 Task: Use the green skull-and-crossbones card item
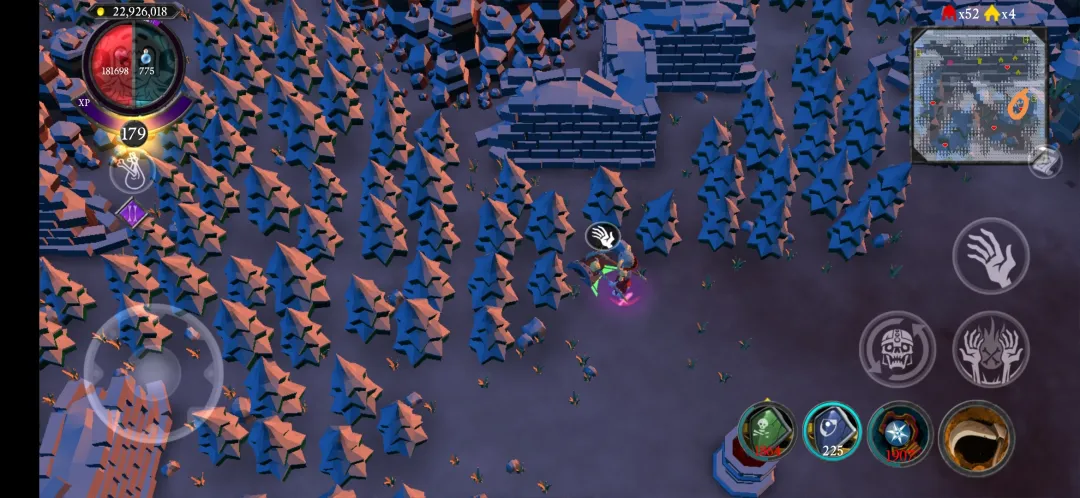click(x=767, y=431)
